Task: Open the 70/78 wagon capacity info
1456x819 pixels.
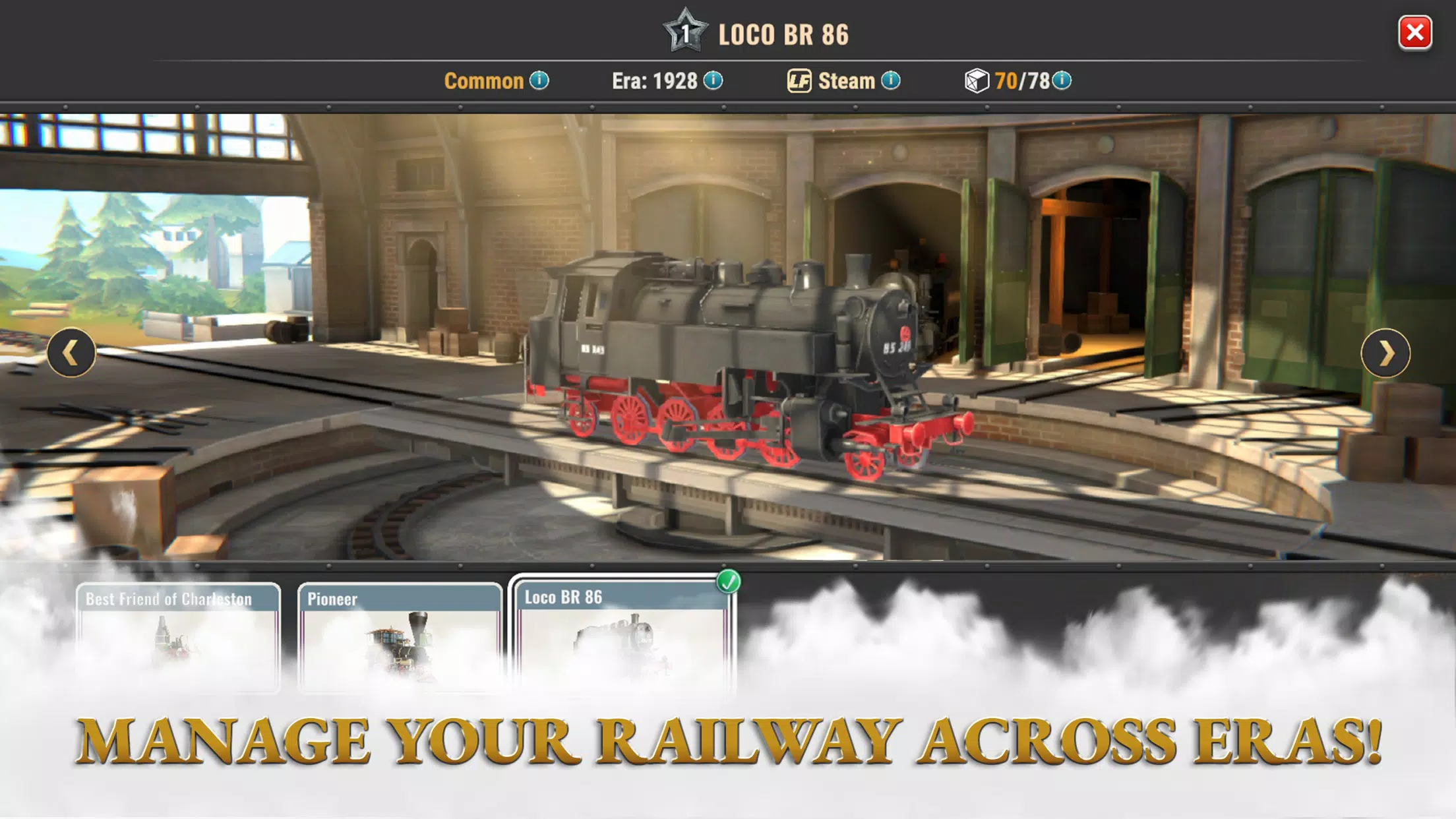Action: (1061, 80)
